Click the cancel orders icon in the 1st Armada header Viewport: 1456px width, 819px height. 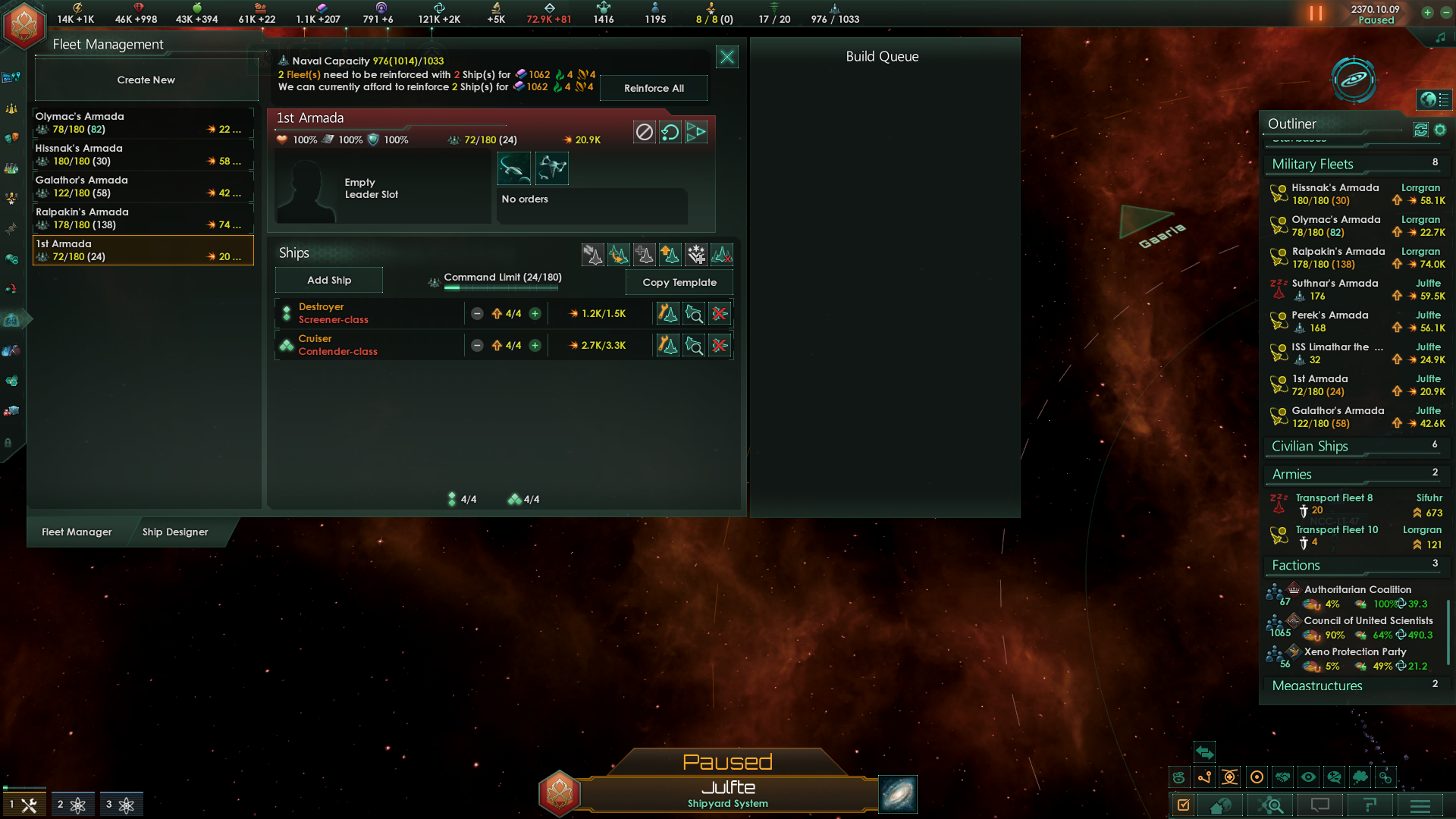pos(644,131)
